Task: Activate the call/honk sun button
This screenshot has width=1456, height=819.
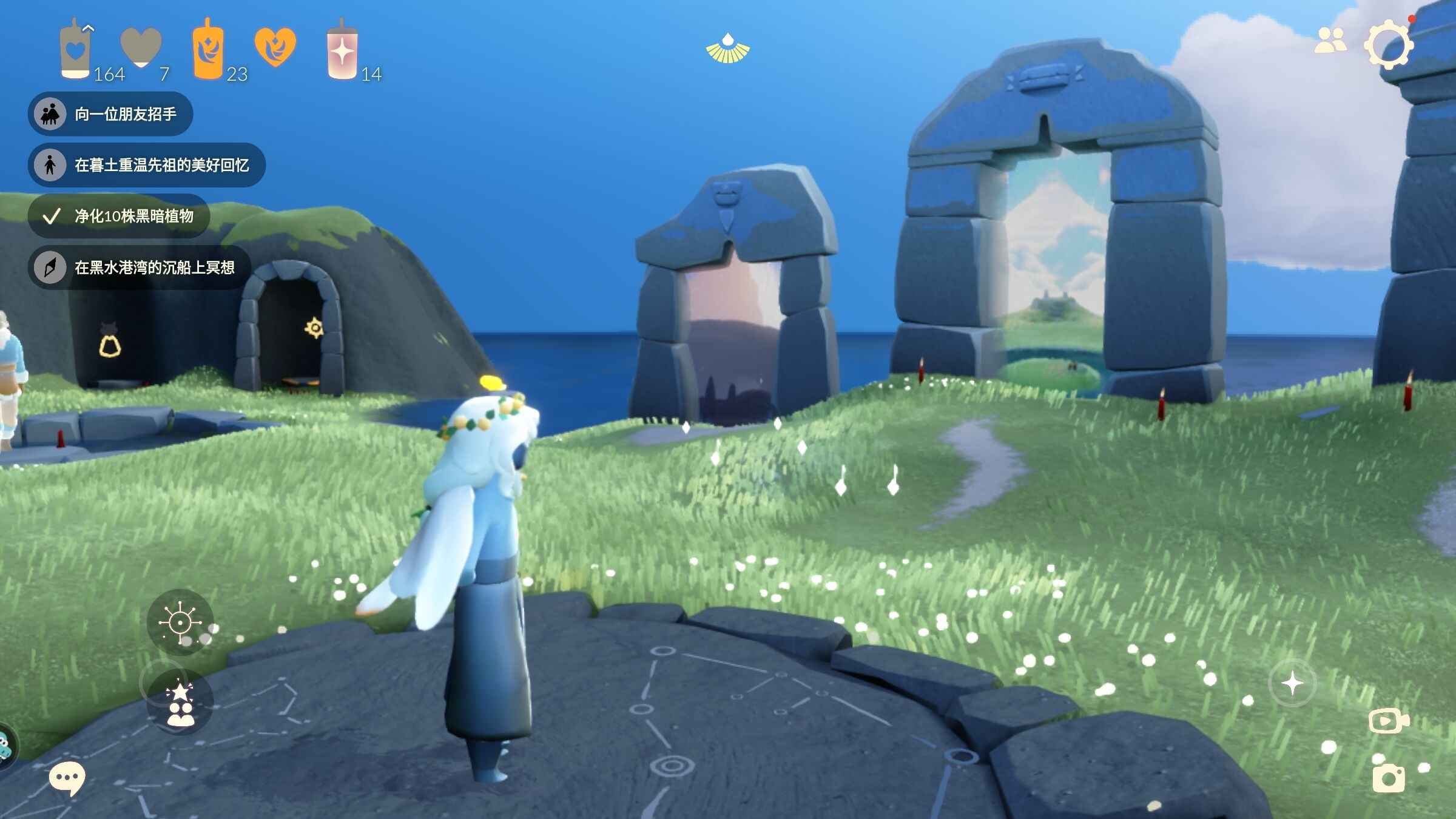Action: 180,622
